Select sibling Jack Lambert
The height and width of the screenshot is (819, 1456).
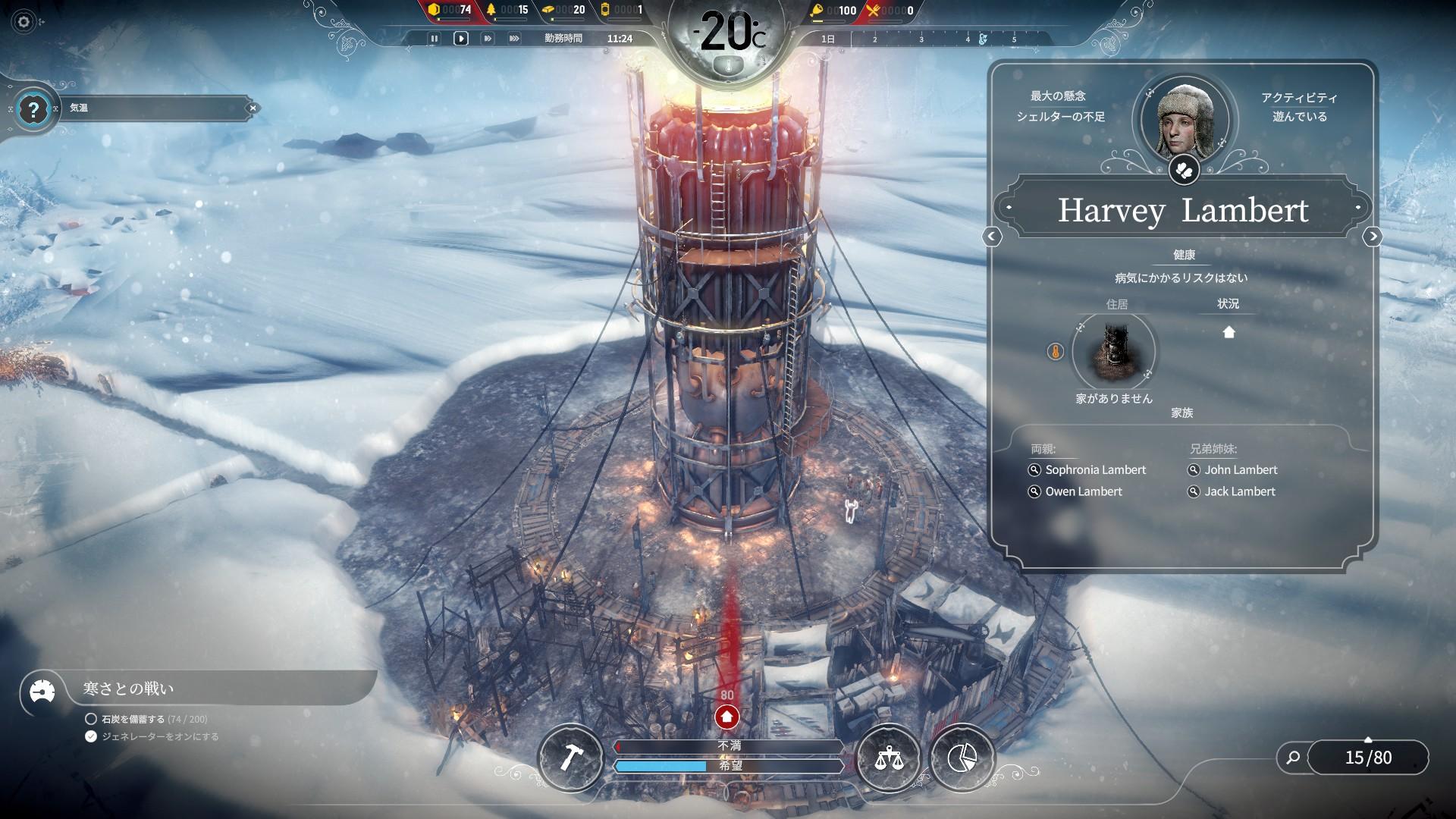(1239, 491)
